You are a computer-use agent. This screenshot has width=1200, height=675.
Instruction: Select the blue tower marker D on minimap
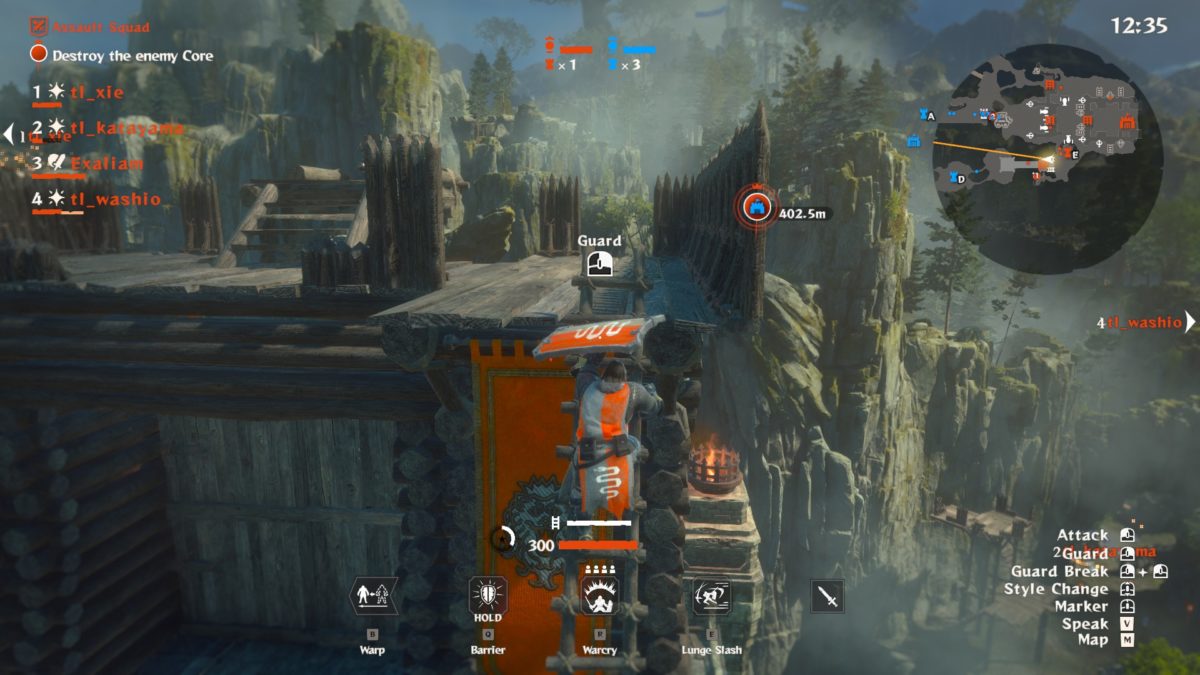(x=952, y=178)
